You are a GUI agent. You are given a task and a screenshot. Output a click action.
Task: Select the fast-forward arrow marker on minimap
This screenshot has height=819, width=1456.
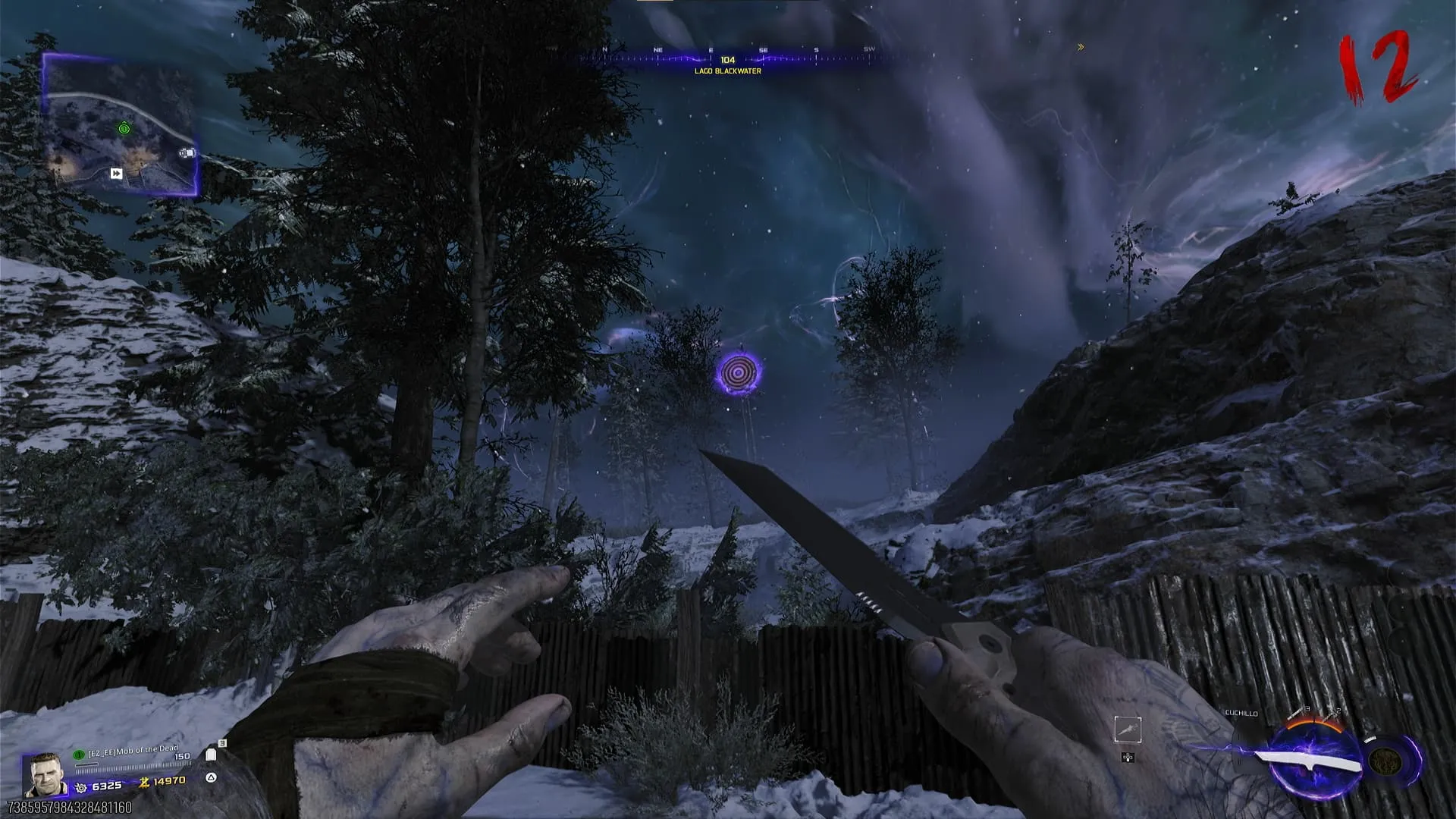pyautogui.click(x=116, y=174)
